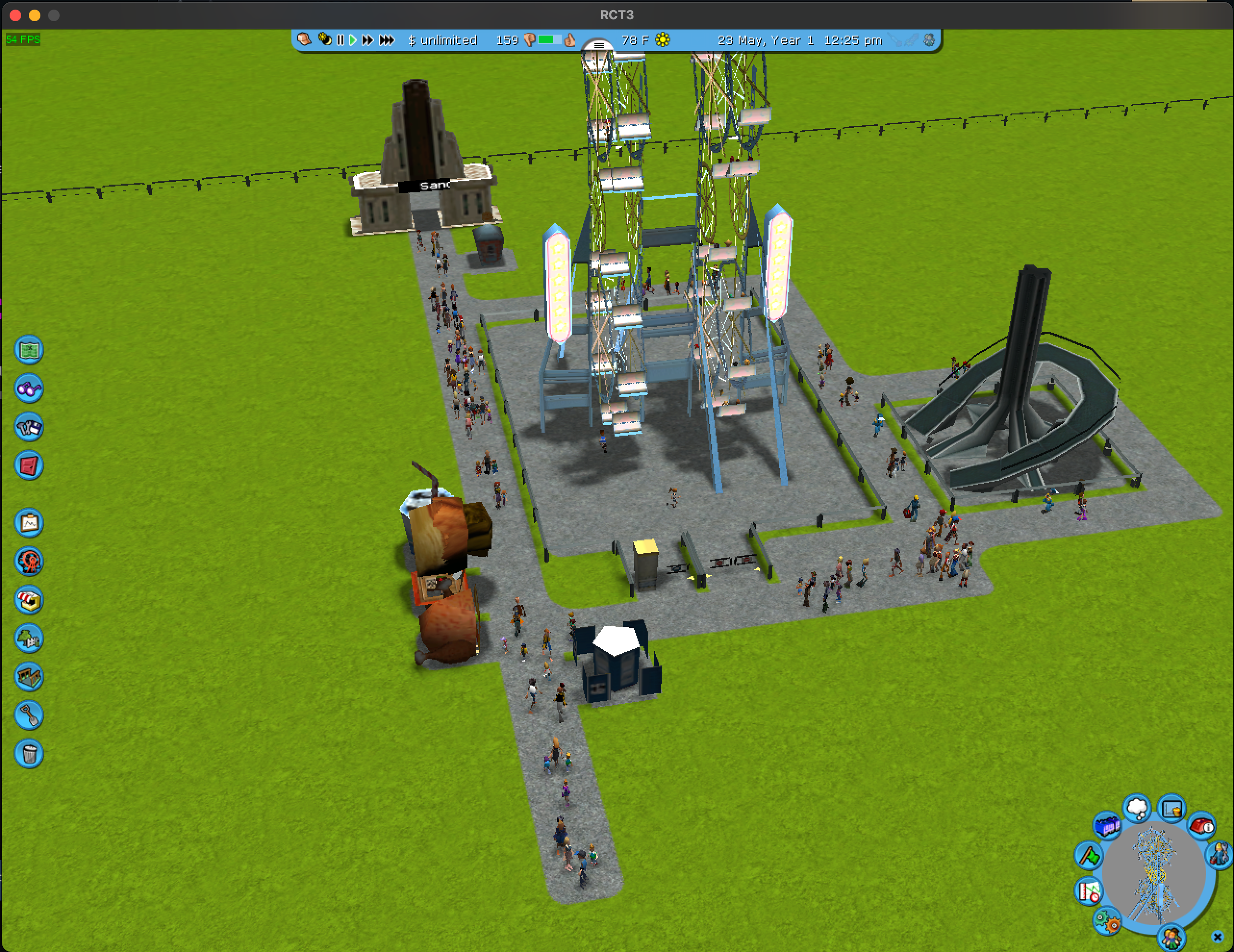Screen dimensions: 1234x952
Task: Set game speed to triple fast-forward
Action: click(387, 40)
